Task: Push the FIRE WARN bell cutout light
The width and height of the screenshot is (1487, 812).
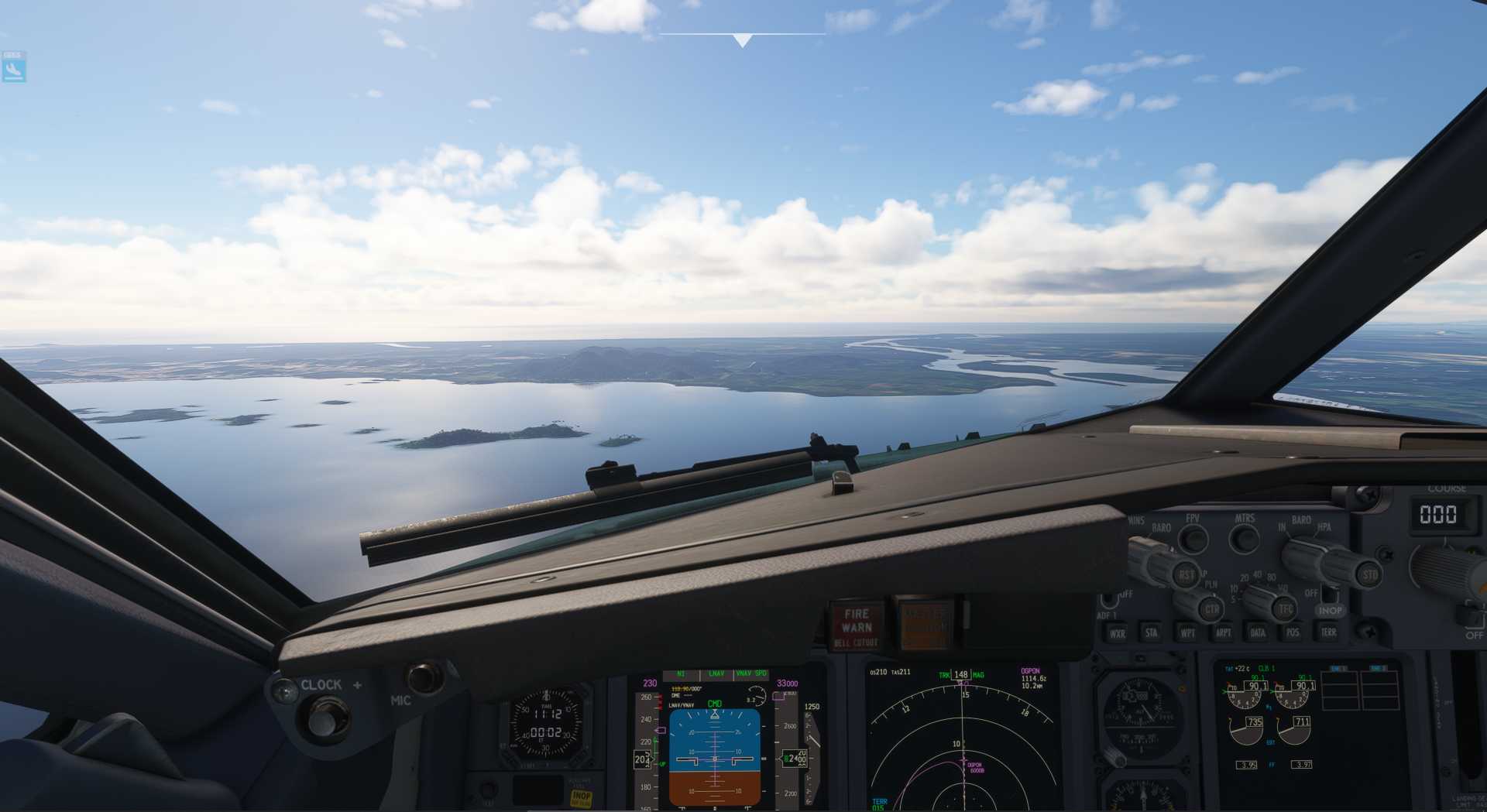Action: tap(857, 626)
